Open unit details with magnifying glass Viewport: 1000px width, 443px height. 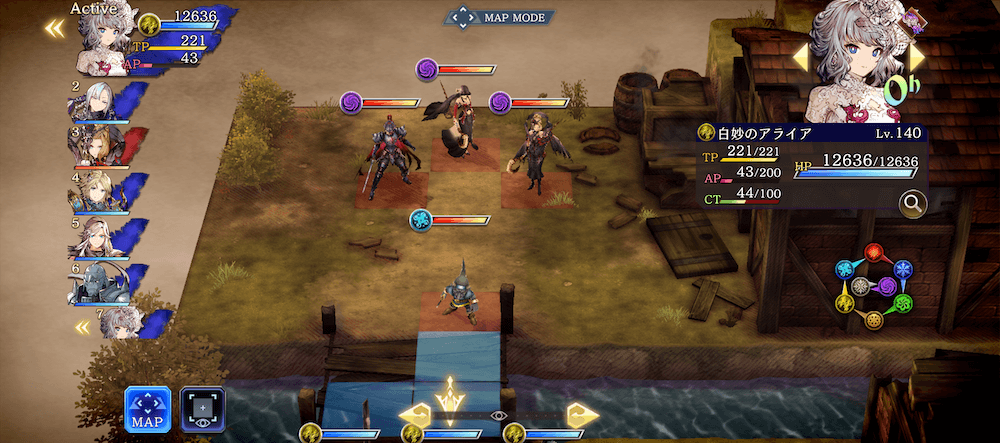tap(912, 204)
